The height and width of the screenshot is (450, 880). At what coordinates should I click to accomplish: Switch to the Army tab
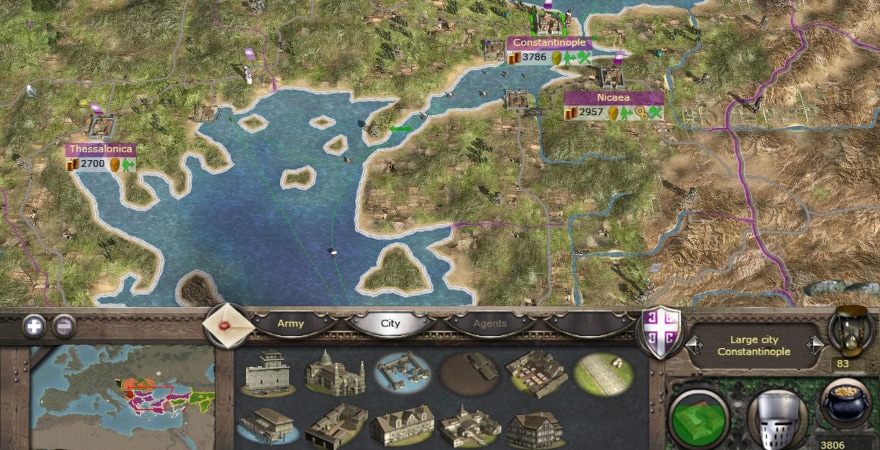pyautogui.click(x=289, y=324)
